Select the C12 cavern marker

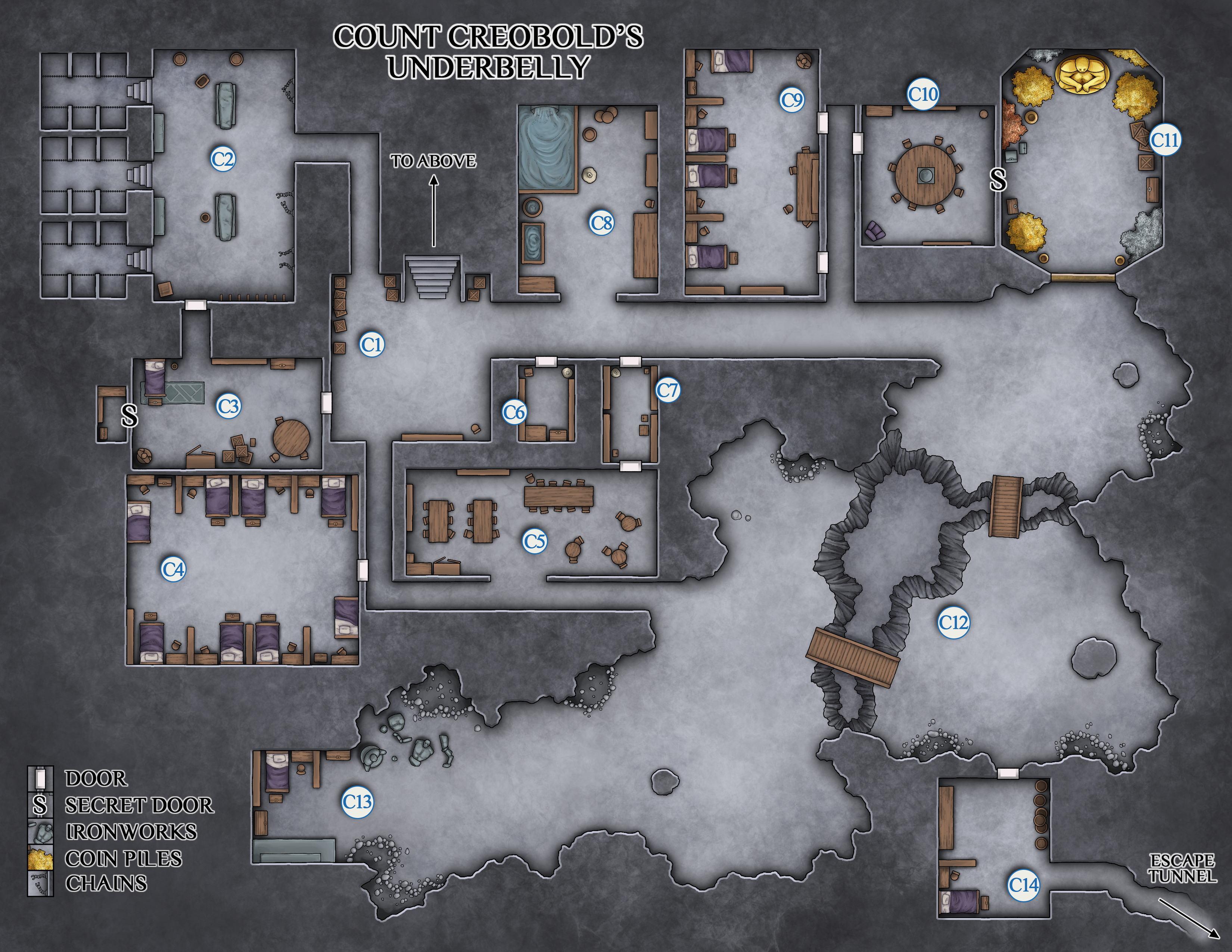point(953,623)
